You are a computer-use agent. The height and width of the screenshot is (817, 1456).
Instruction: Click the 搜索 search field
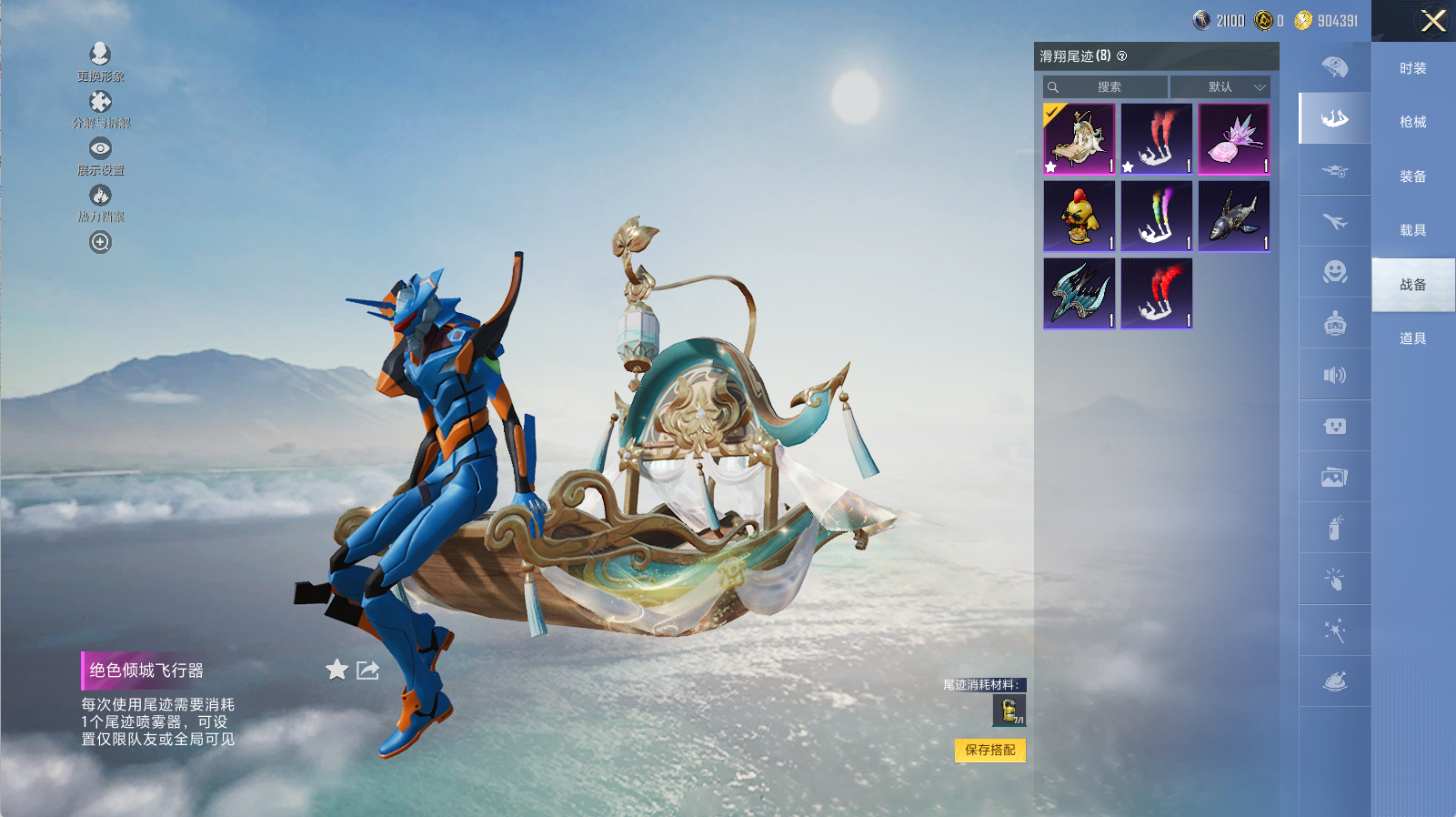[1106, 87]
